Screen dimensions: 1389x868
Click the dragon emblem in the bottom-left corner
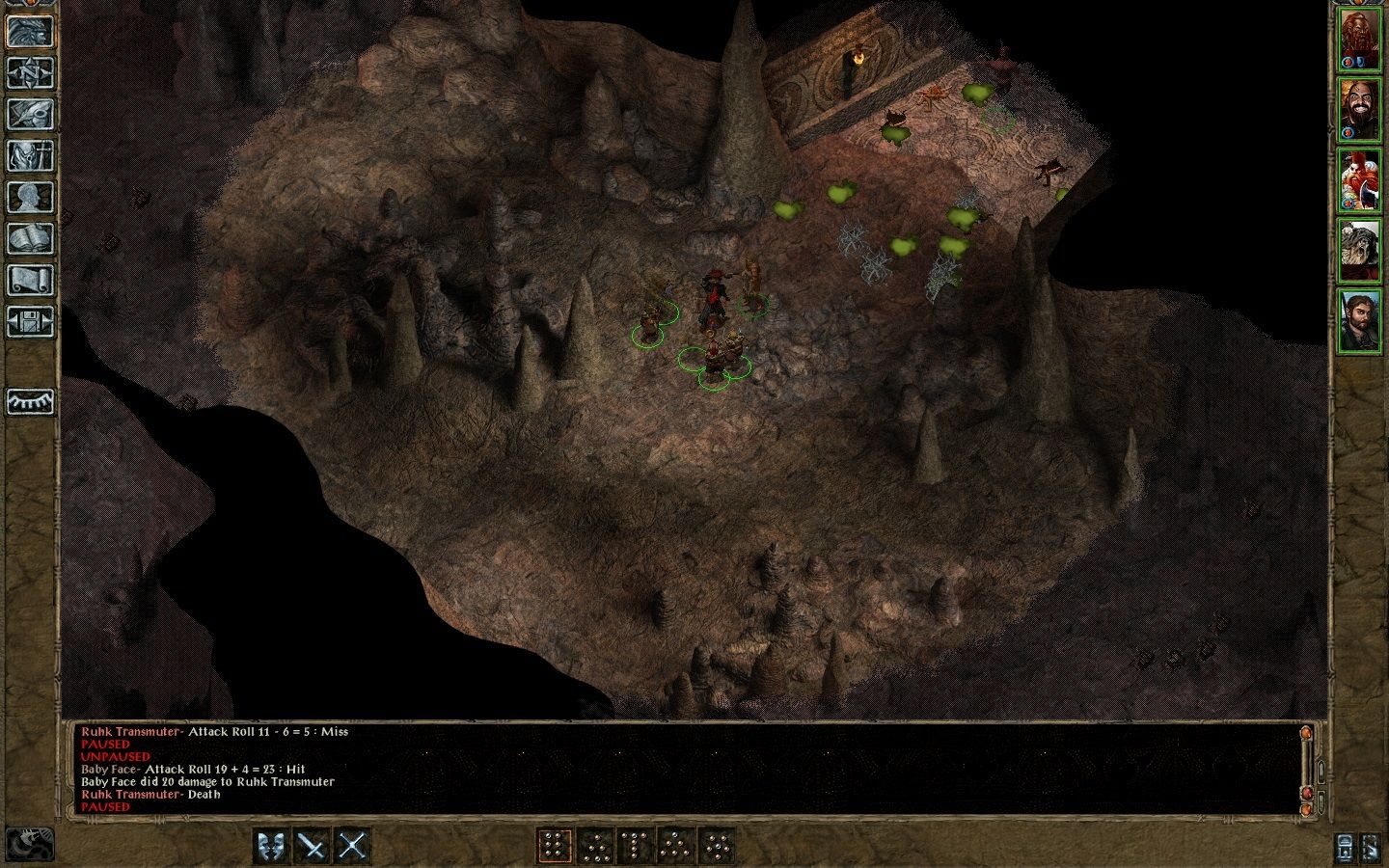point(30,844)
